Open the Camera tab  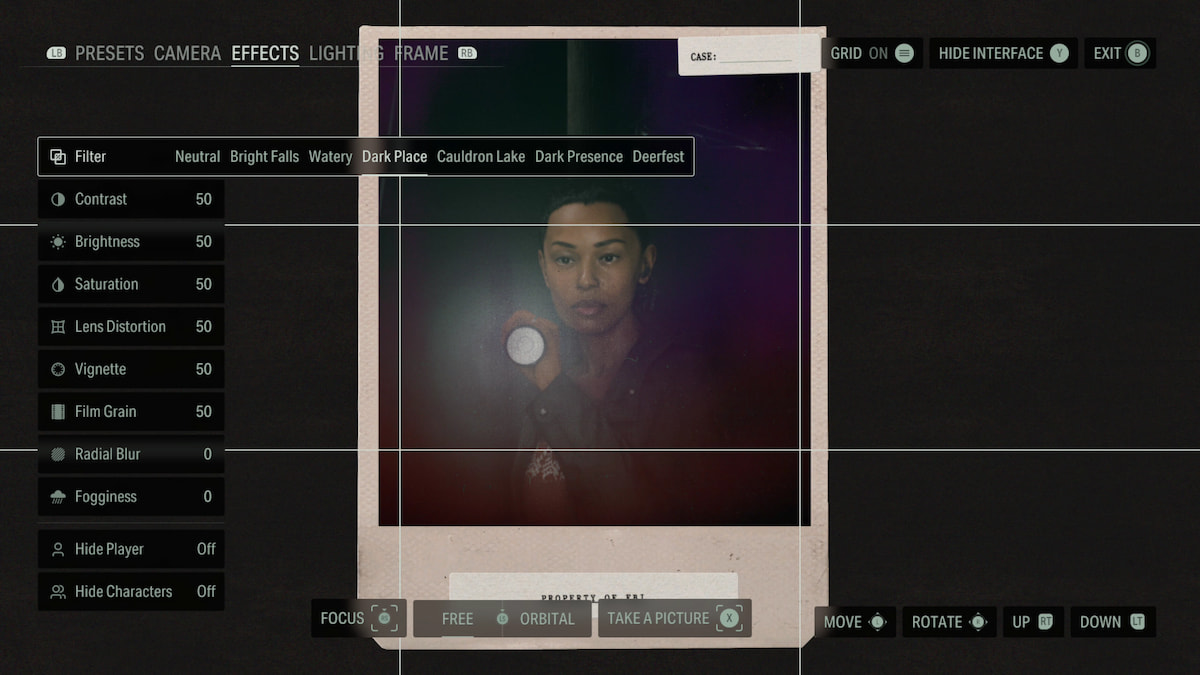[187, 53]
